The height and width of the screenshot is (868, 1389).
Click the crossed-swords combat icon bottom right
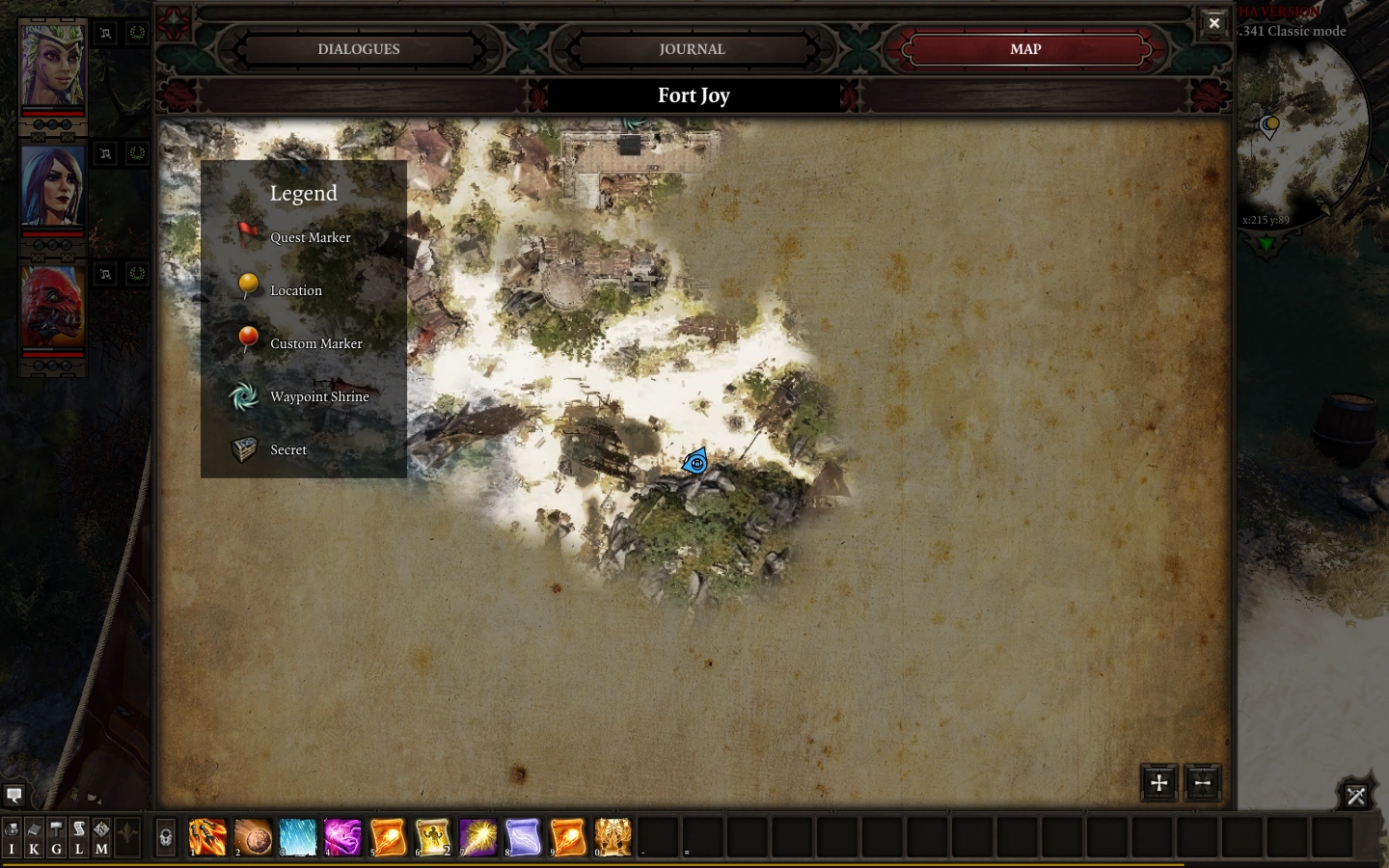coord(1356,795)
